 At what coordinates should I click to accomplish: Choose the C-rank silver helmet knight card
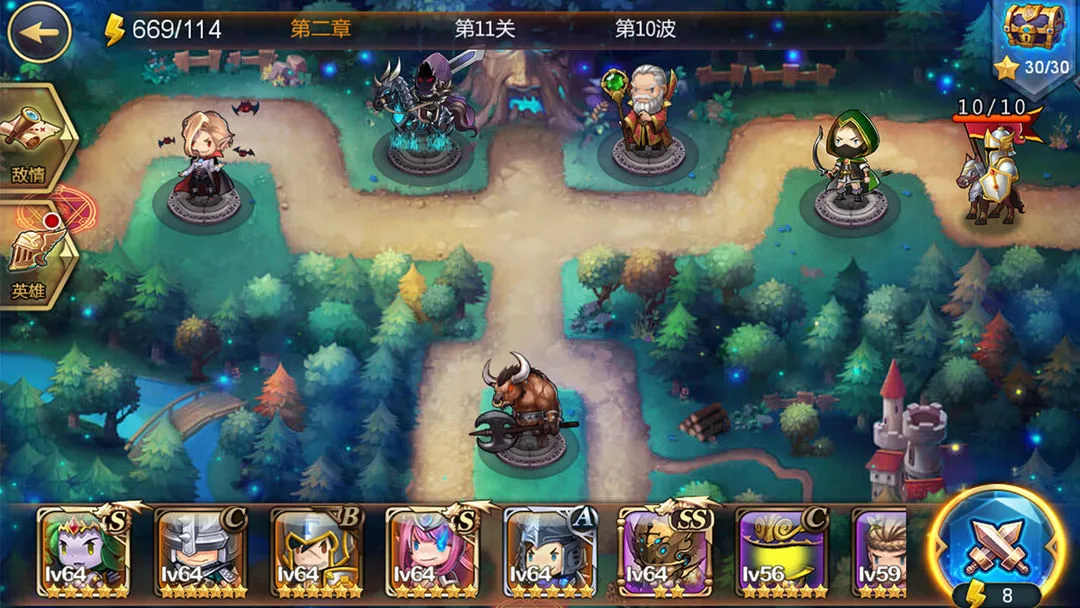point(201,553)
